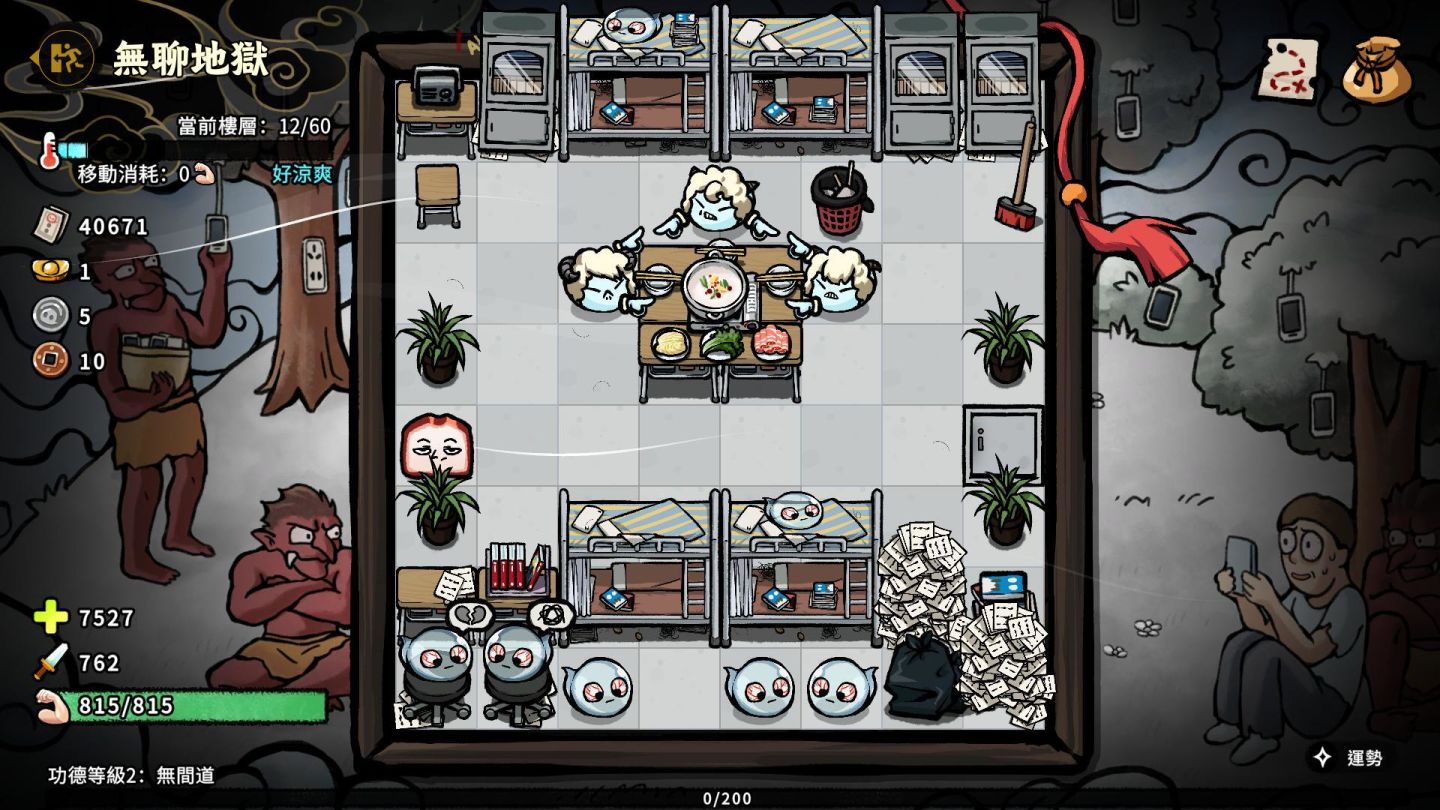Show the 運勢 fortune panel
This screenshot has width=1440, height=810.
tap(1349, 758)
